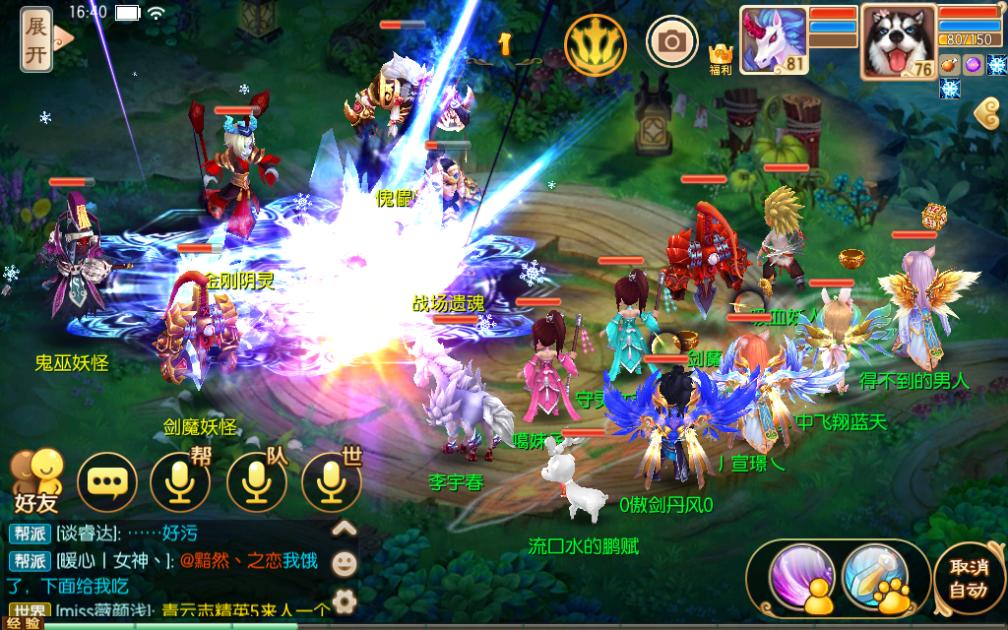Select the unicorn pet portrait

pos(773,39)
